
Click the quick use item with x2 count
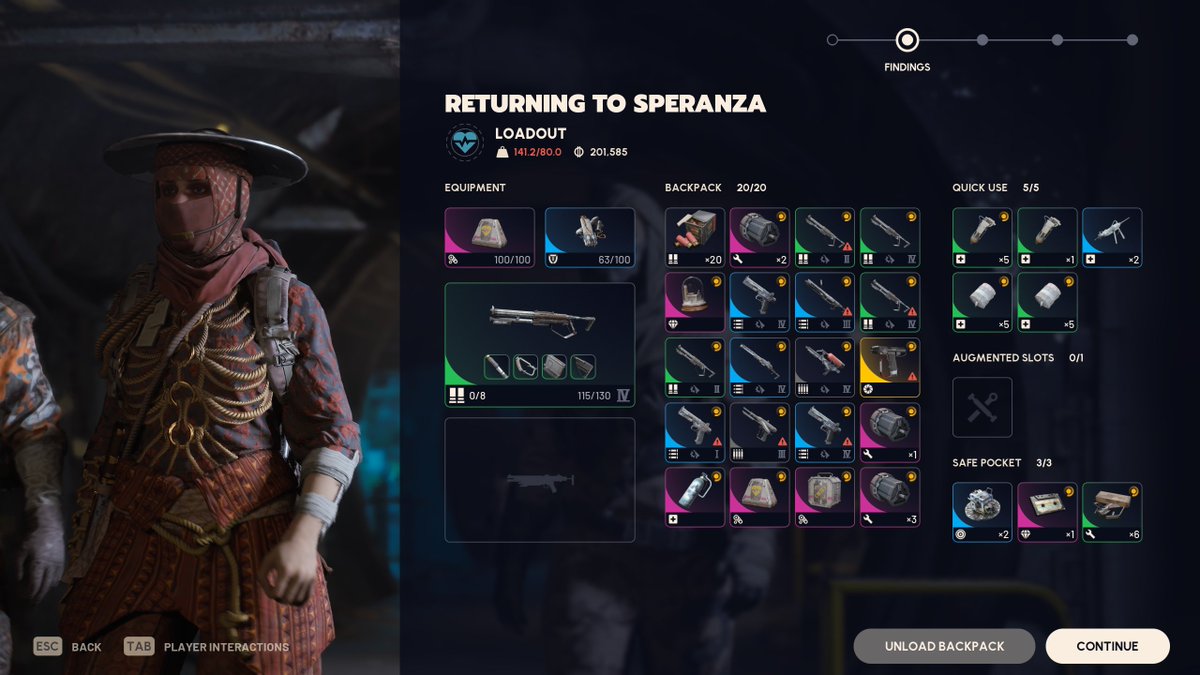[x=1112, y=237]
